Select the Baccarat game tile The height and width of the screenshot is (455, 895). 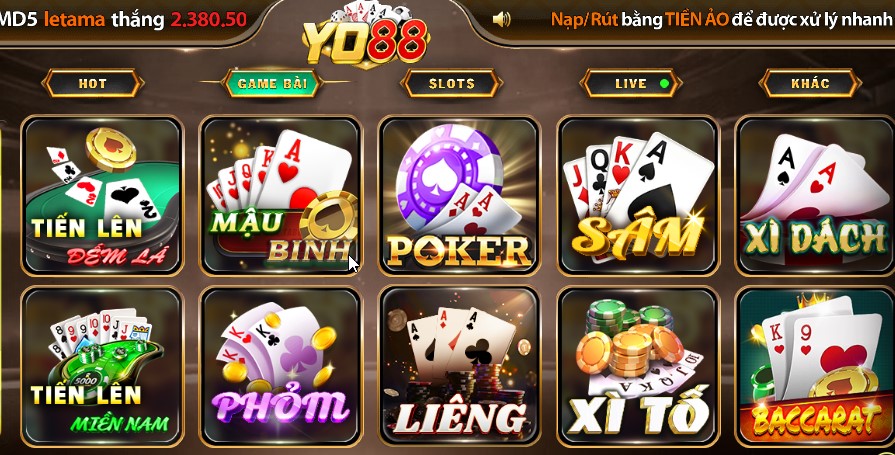pyautogui.click(x=815, y=367)
